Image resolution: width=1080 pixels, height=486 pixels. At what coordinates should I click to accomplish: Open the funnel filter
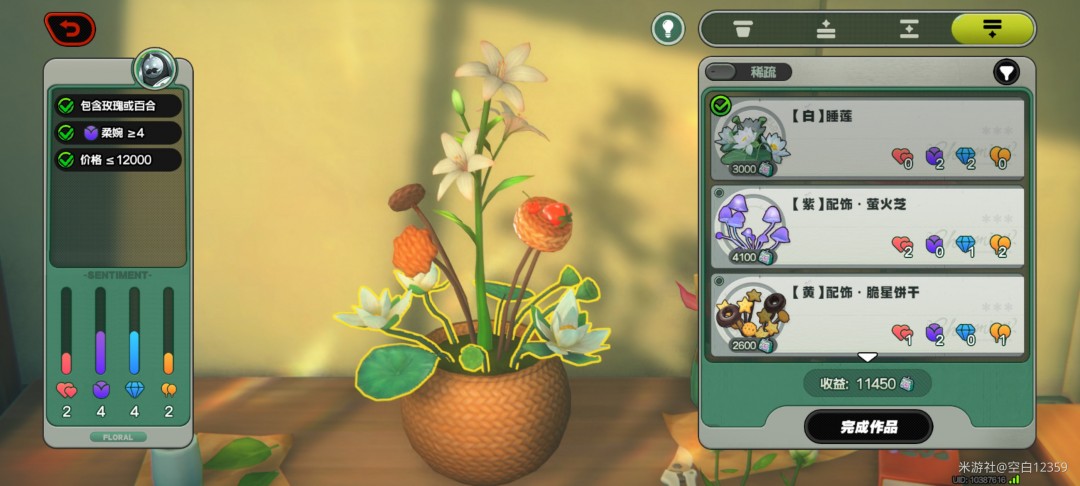(x=1006, y=72)
